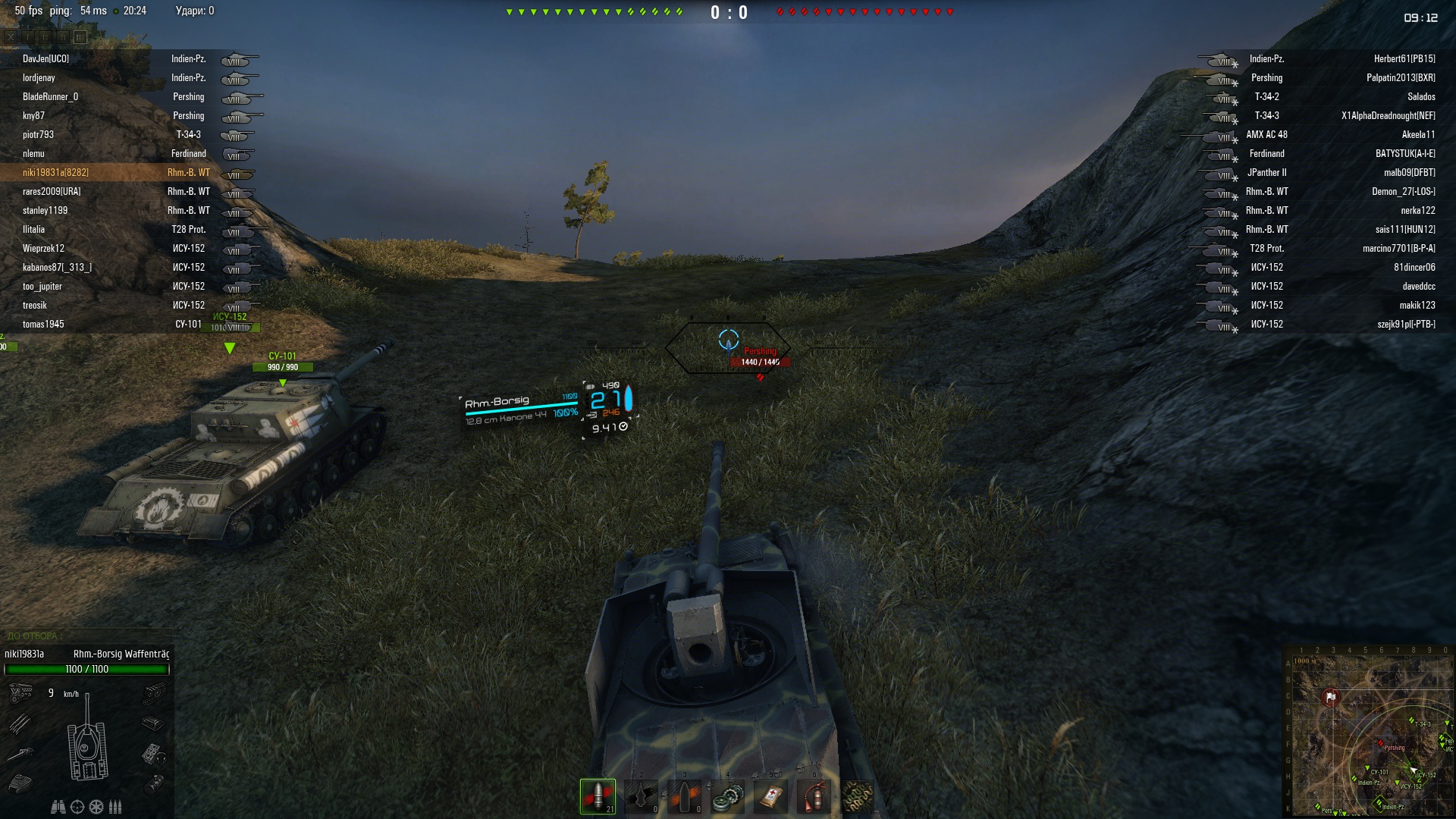Use the repair kit consumable
Image resolution: width=1456 pixels, height=819 pixels.
coord(727,796)
